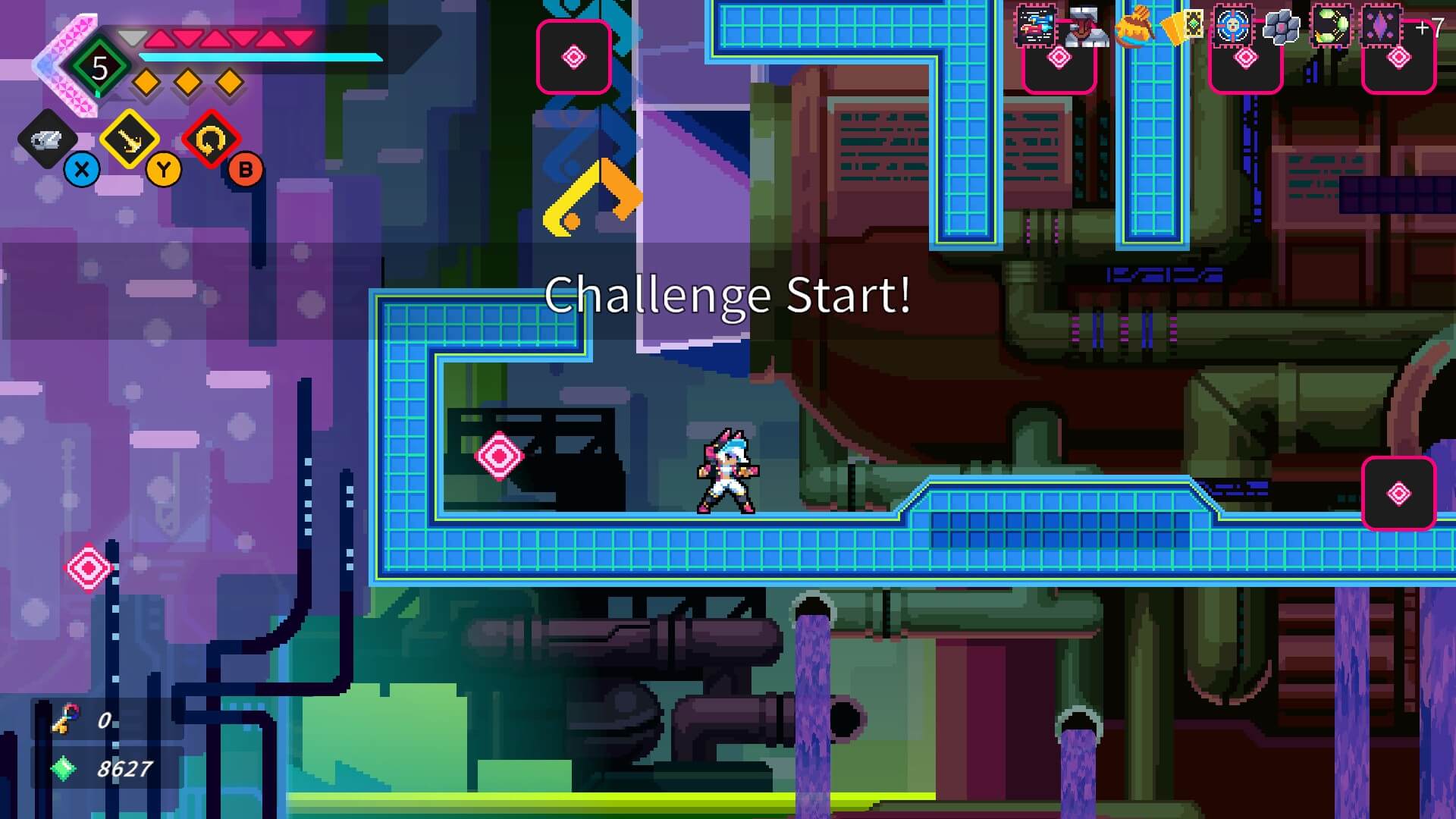This screenshot has width=1456, height=819.
Task: Choose the yellow card deck relic
Action: 1183,27
